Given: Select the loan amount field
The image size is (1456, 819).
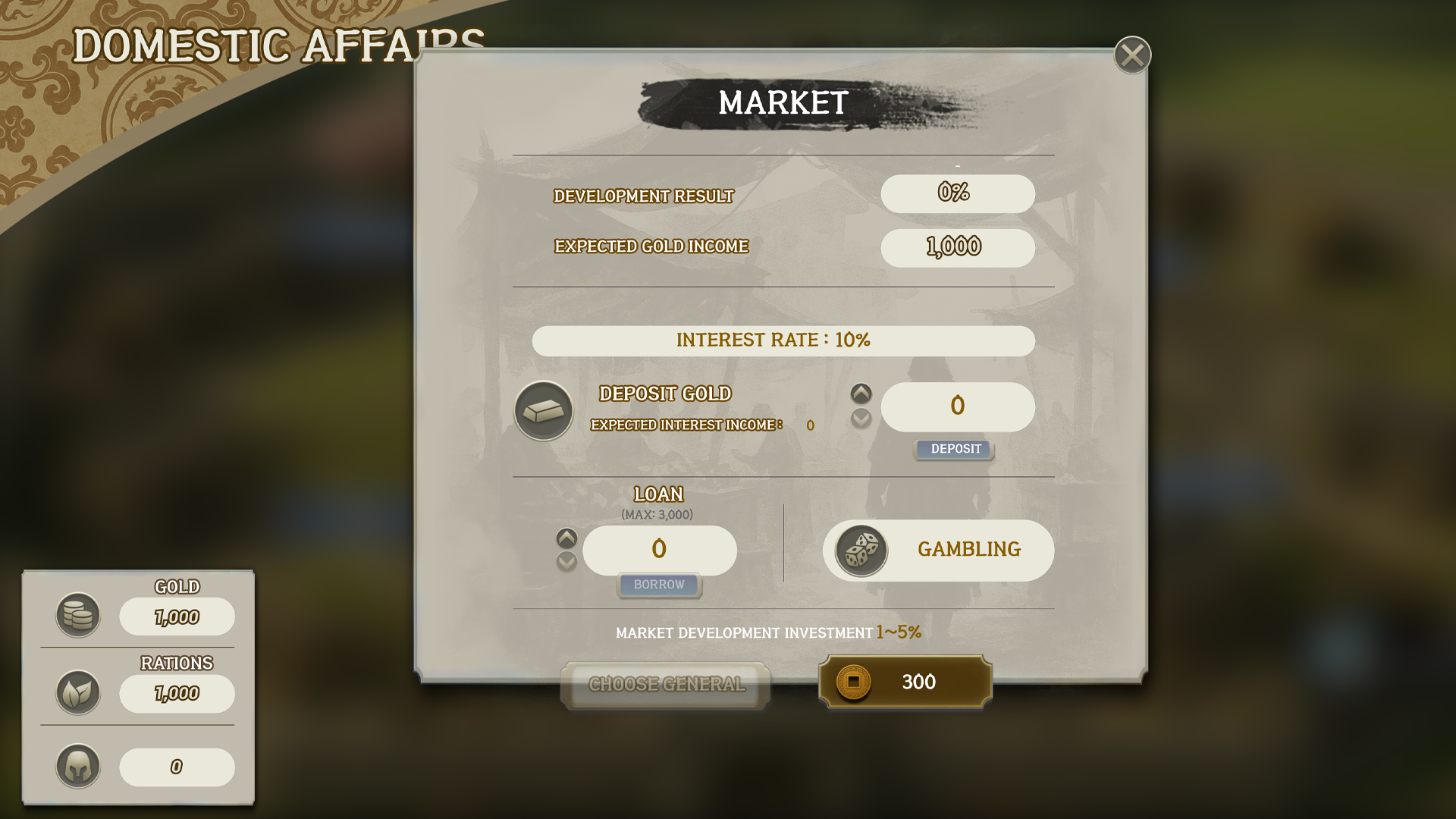Looking at the screenshot, I should (659, 549).
